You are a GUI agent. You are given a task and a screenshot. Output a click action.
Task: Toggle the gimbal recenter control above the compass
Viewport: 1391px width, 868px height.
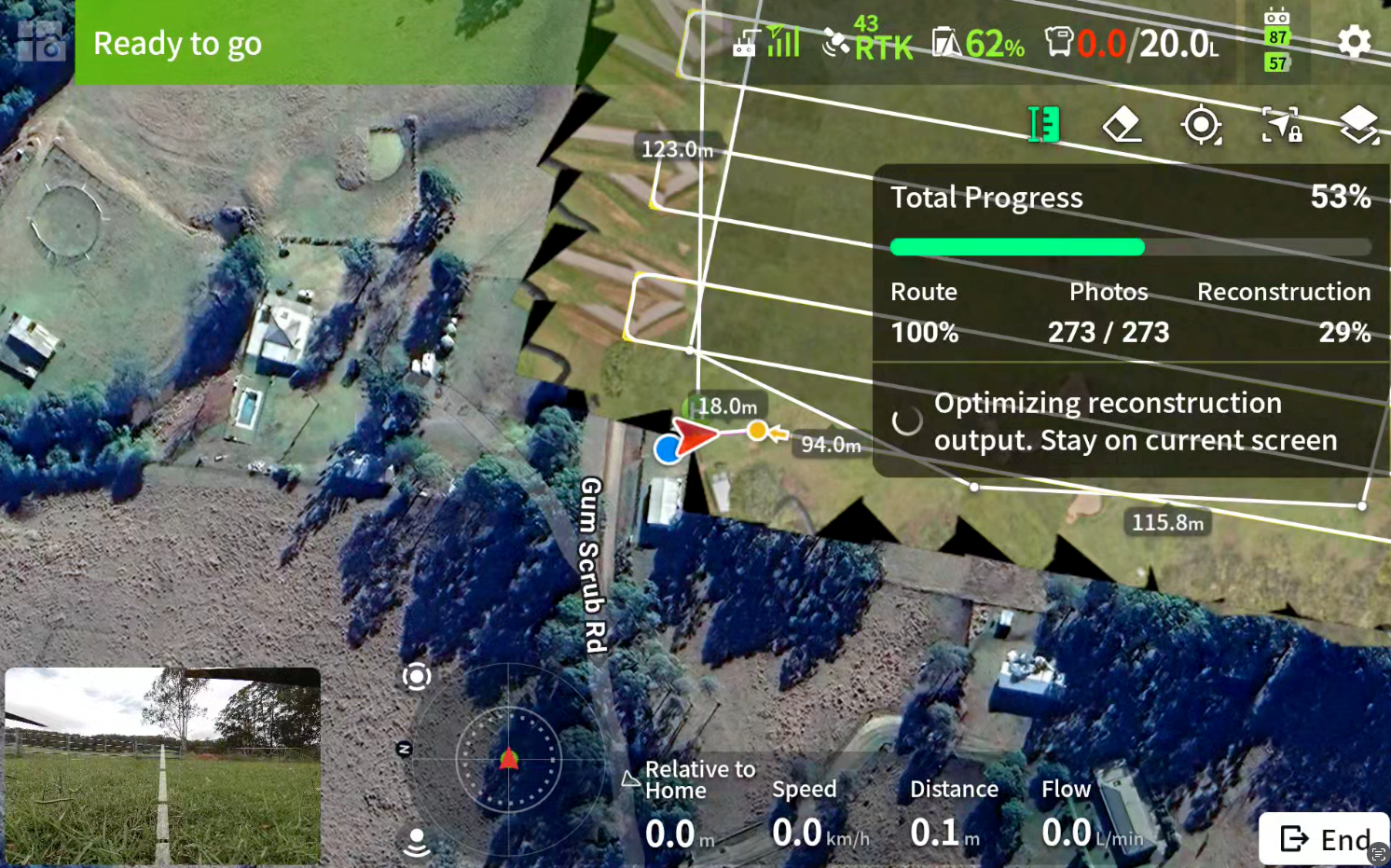coord(417,677)
